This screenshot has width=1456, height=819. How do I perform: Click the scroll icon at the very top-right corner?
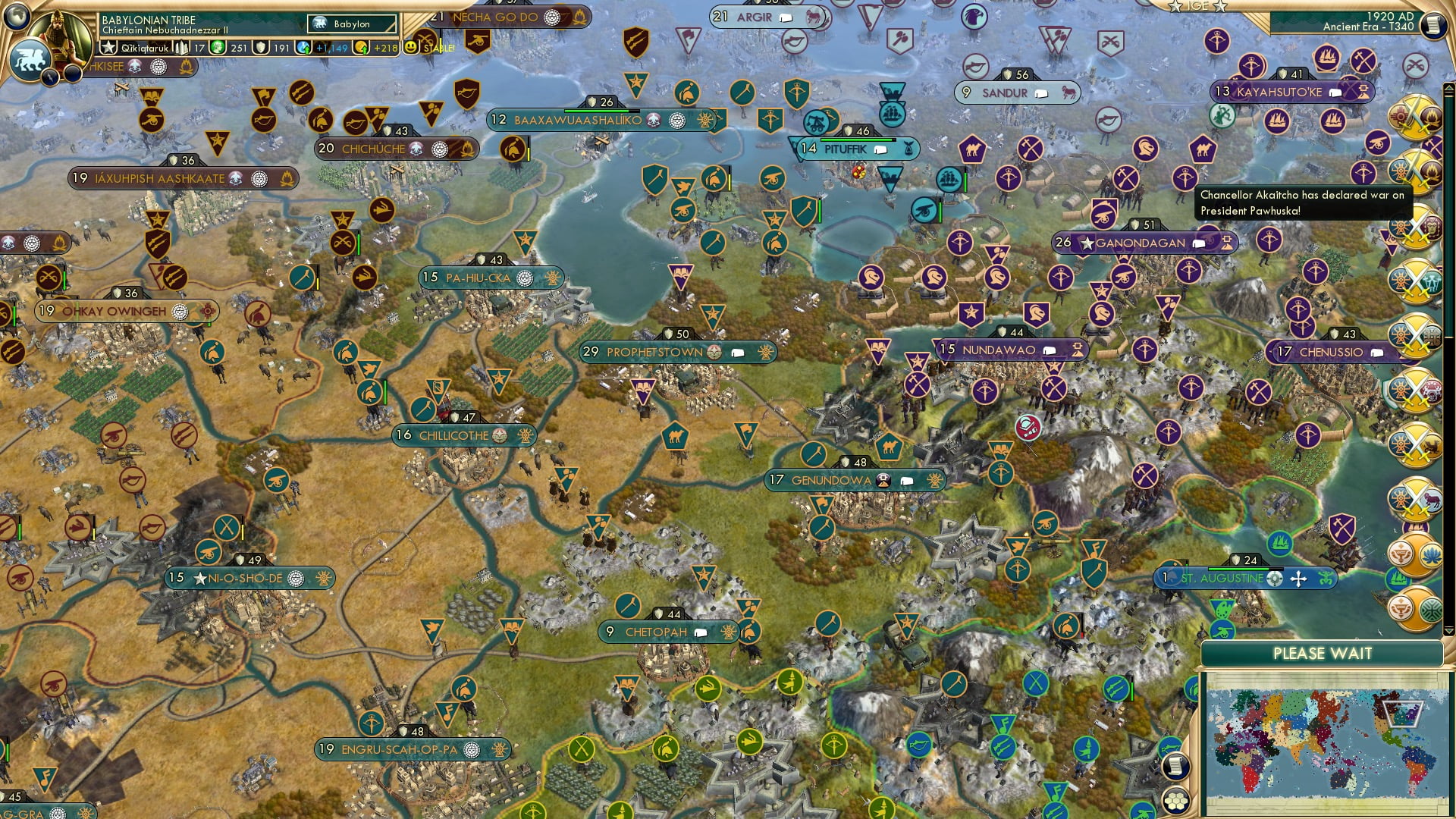(x=1436, y=26)
